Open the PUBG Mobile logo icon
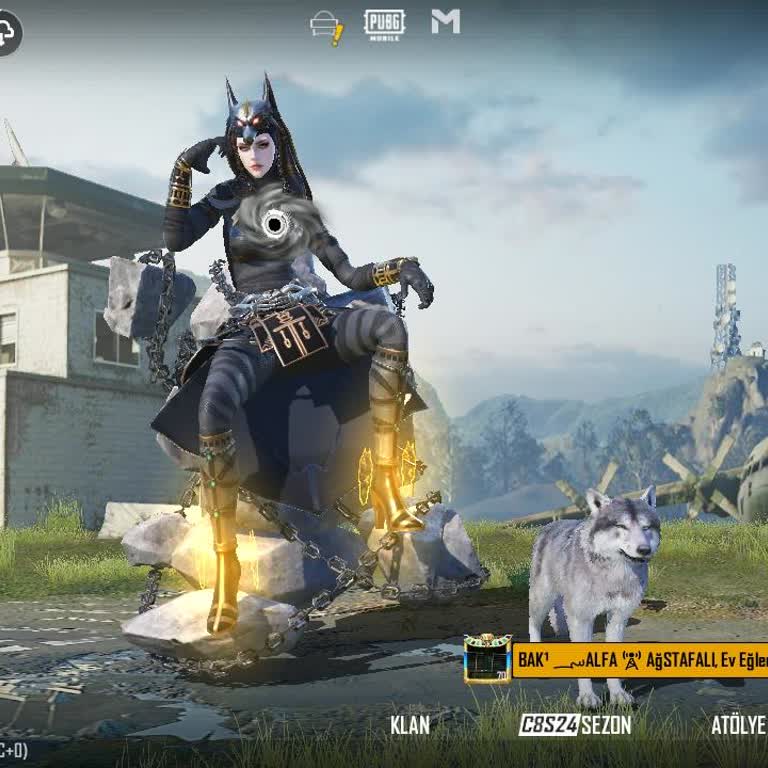 (384, 24)
